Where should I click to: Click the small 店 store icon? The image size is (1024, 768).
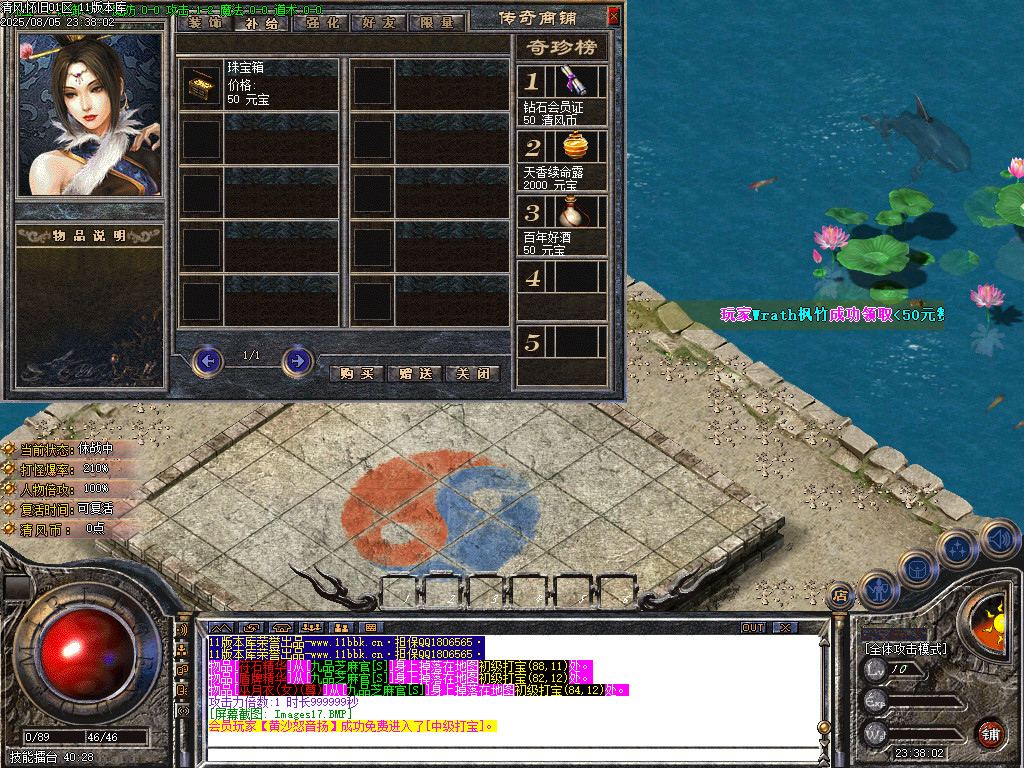point(840,595)
